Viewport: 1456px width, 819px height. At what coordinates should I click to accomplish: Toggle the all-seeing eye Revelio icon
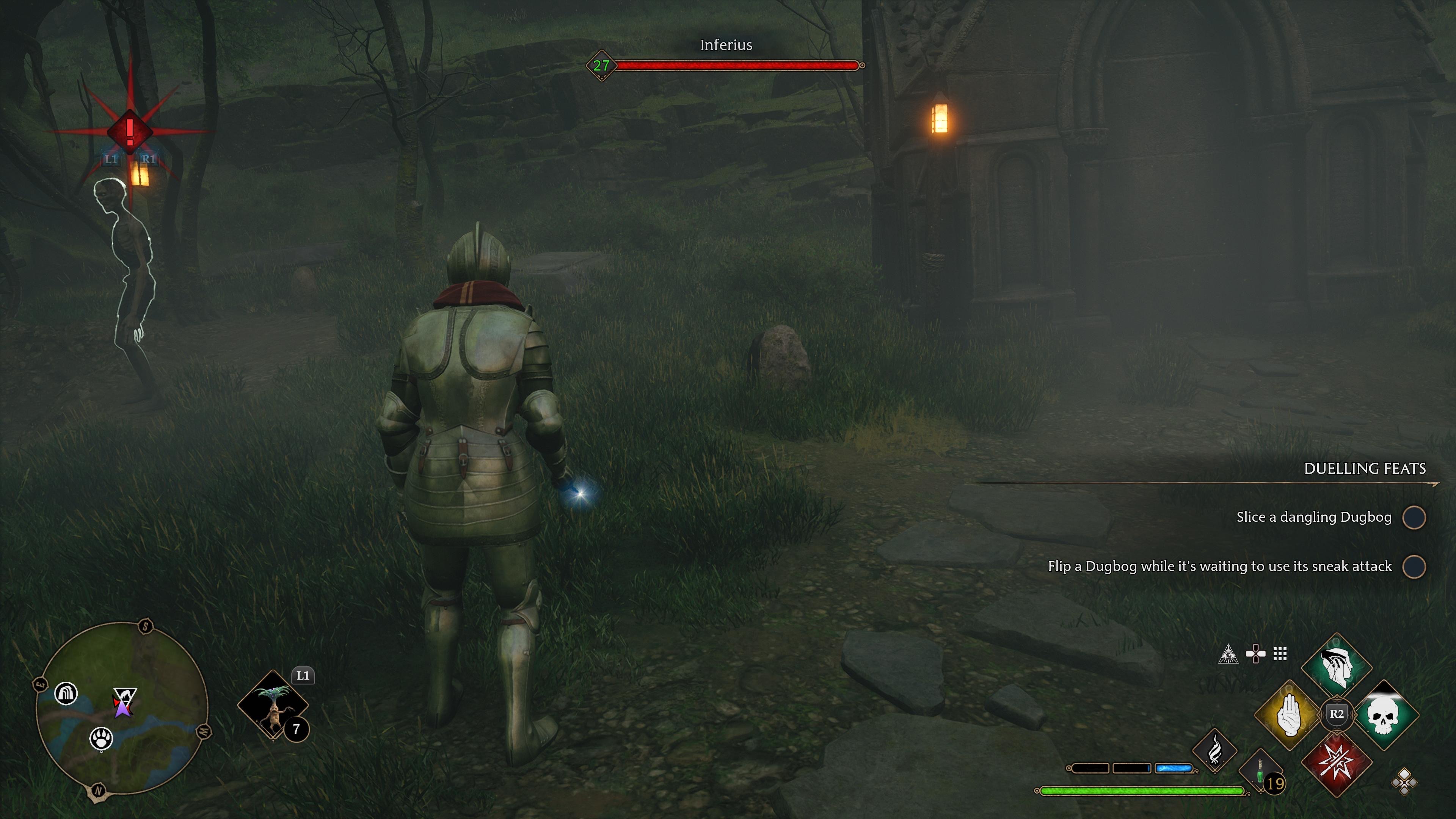1228,654
